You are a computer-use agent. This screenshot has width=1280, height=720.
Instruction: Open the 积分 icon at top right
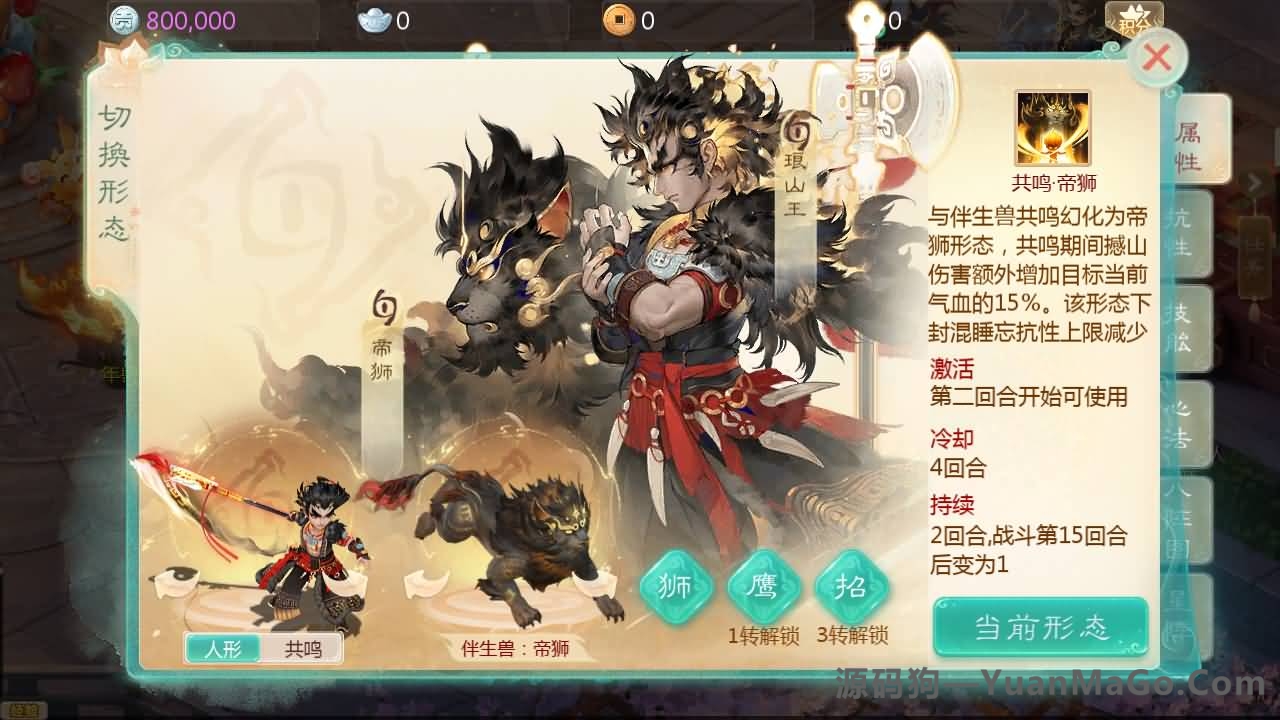click(1135, 18)
